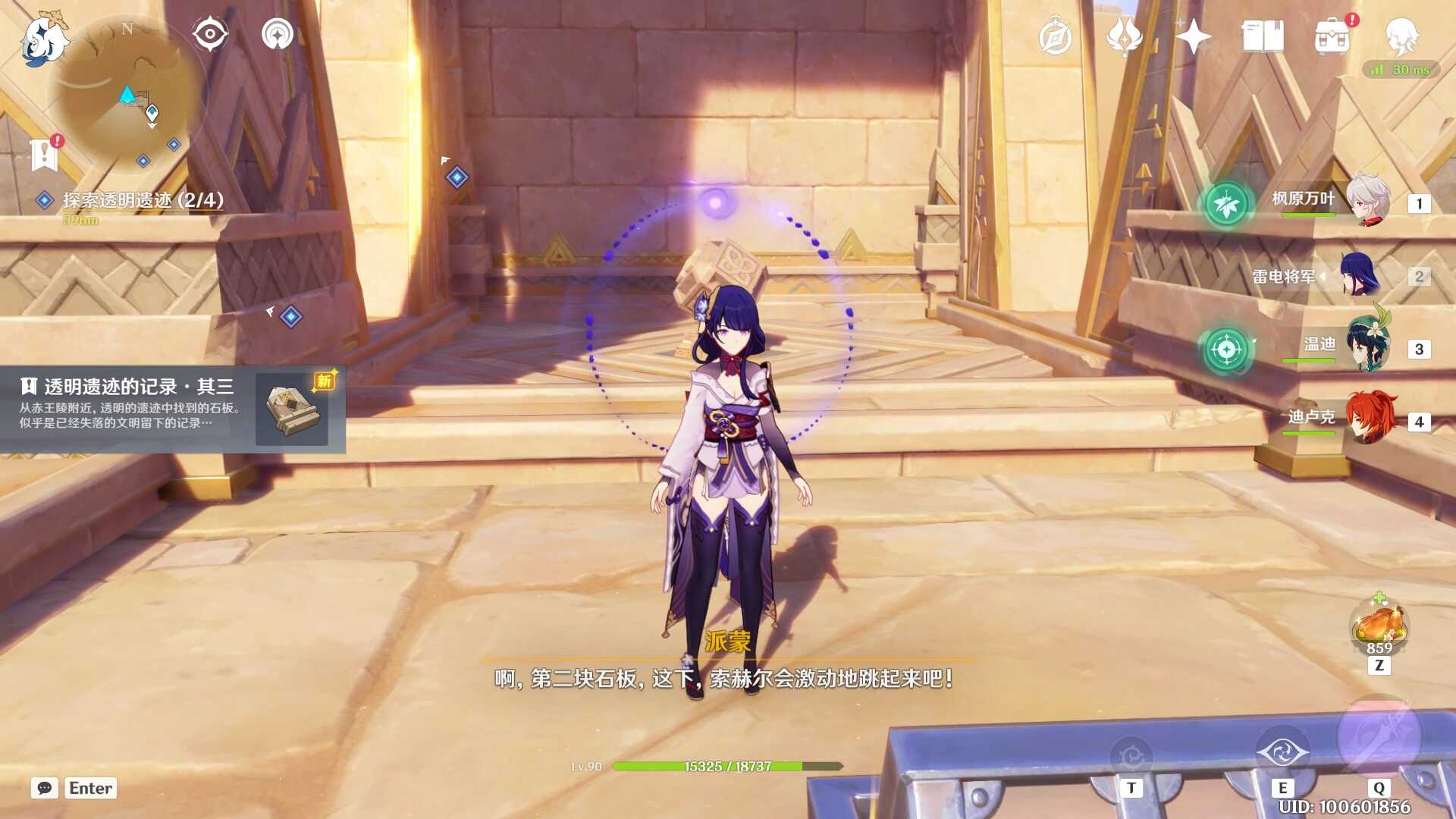Toggle the elemental sight eye icon
1456x819 pixels.
[210, 34]
